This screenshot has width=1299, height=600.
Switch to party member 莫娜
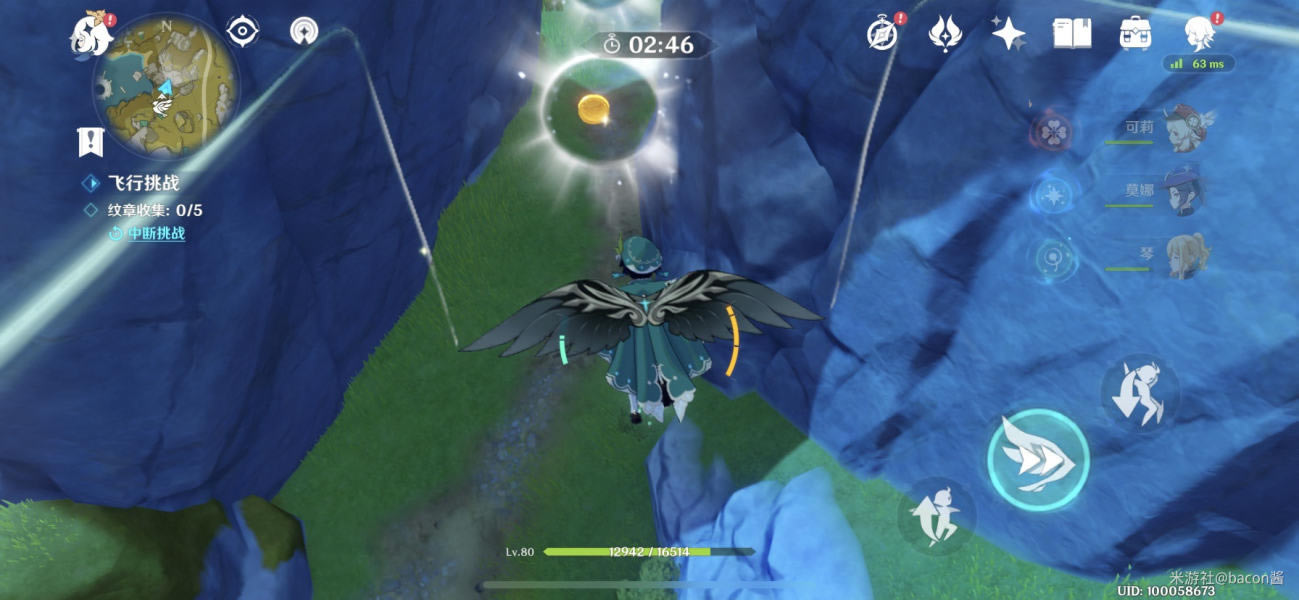tap(1183, 192)
